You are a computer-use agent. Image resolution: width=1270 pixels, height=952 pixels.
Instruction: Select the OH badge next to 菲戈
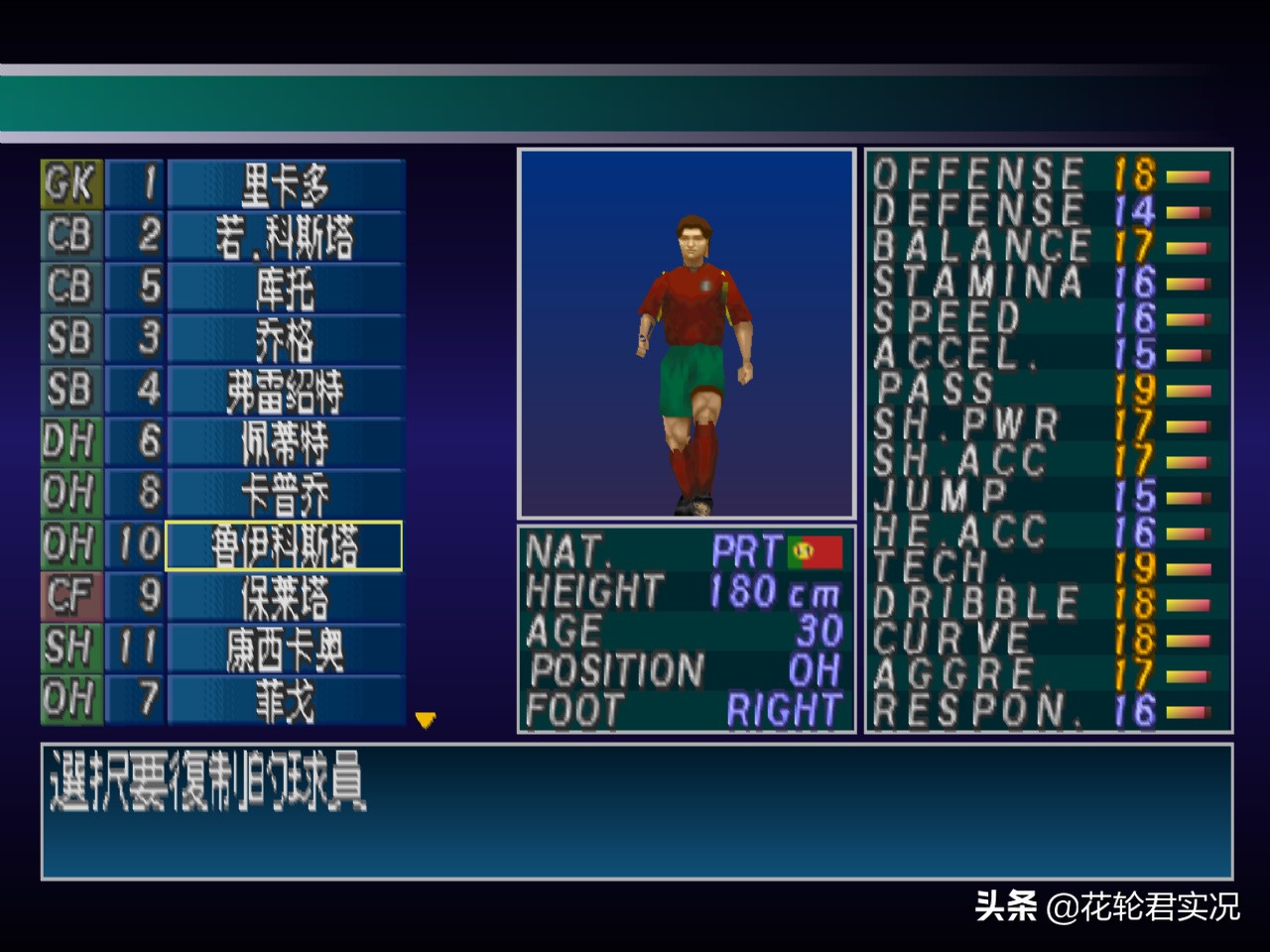click(68, 700)
